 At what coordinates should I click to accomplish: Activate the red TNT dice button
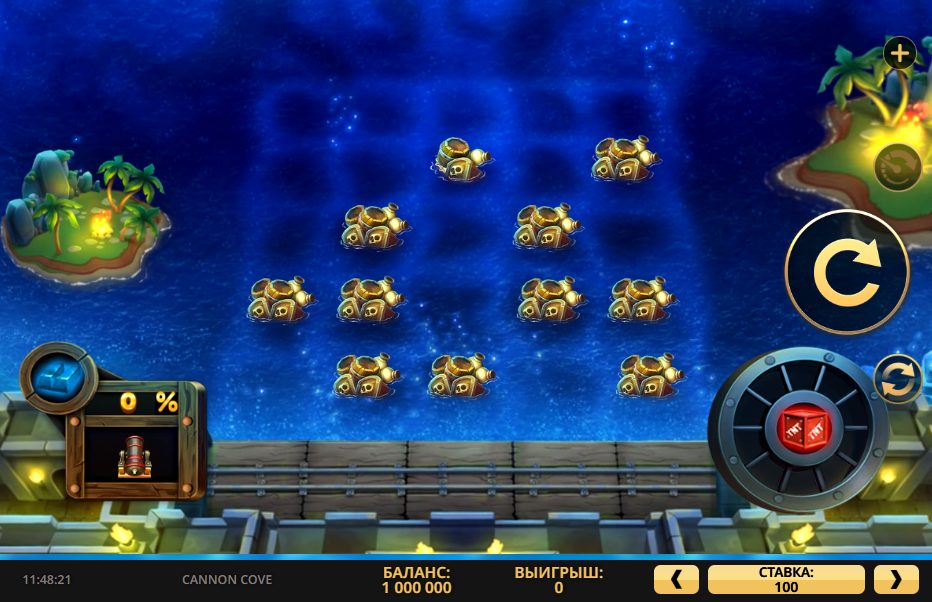tap(798, 429)
